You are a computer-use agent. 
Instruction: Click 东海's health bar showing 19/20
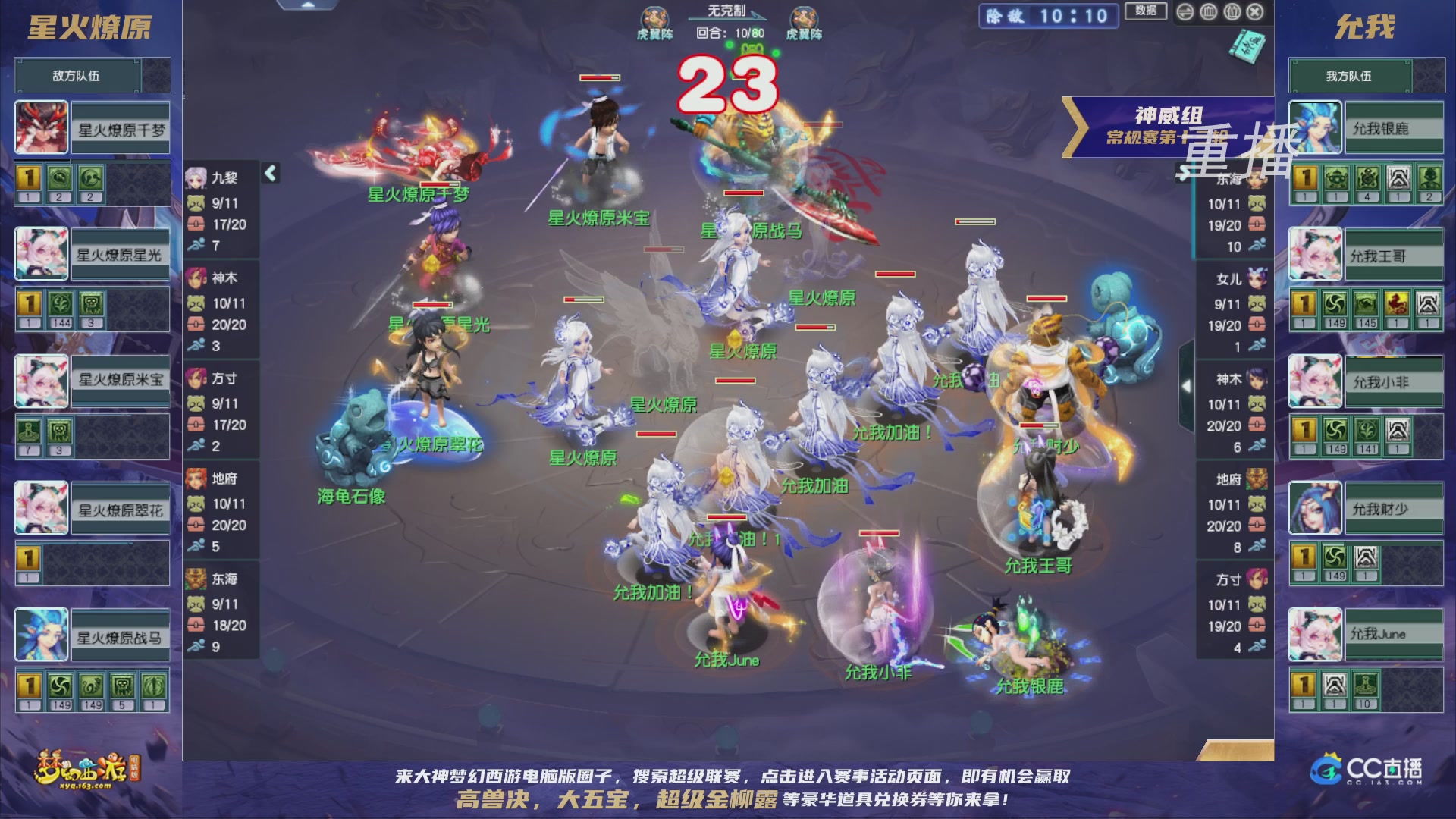[x=1224, y=225]
